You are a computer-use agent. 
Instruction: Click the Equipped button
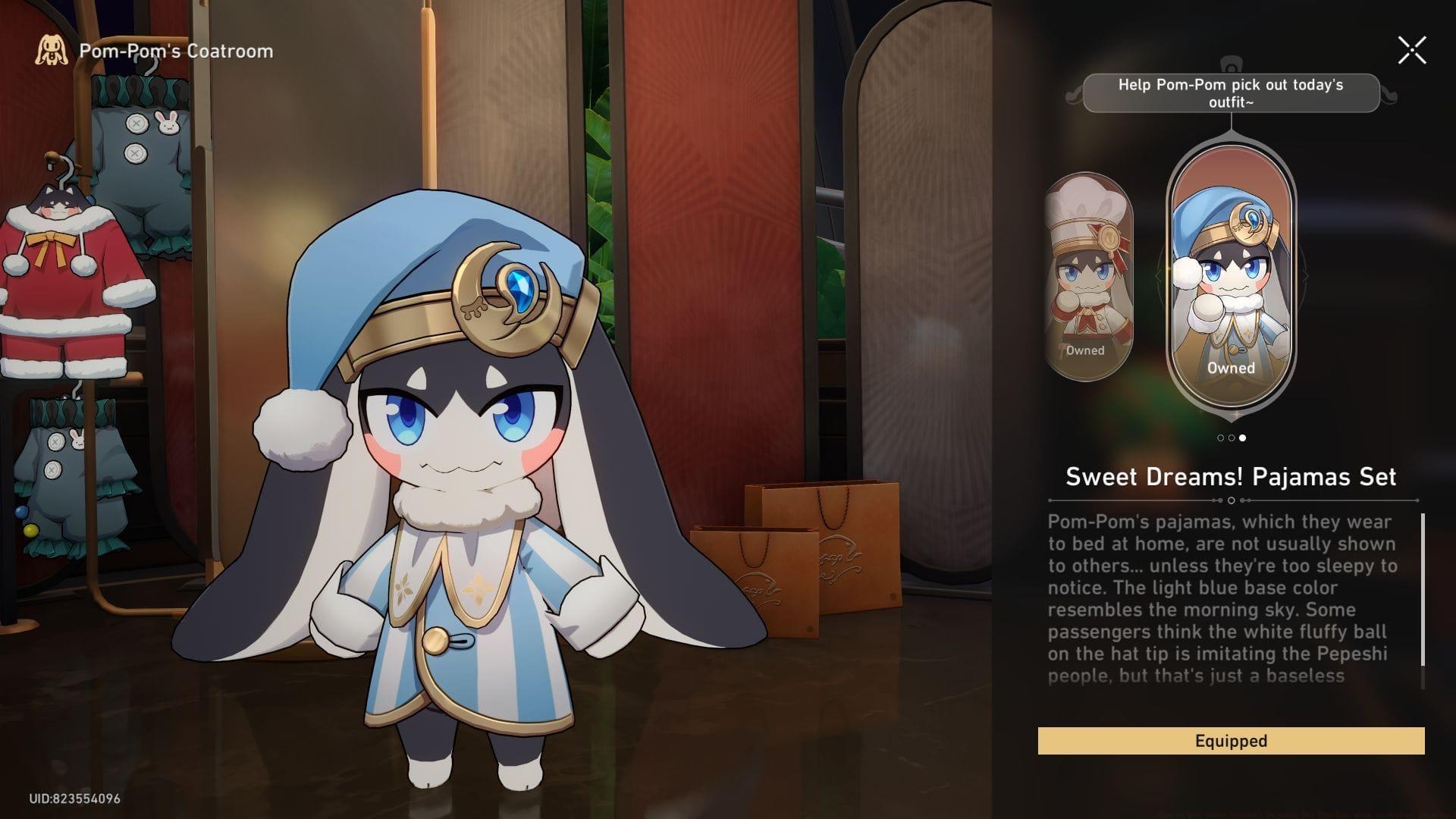click(1231, 741)
